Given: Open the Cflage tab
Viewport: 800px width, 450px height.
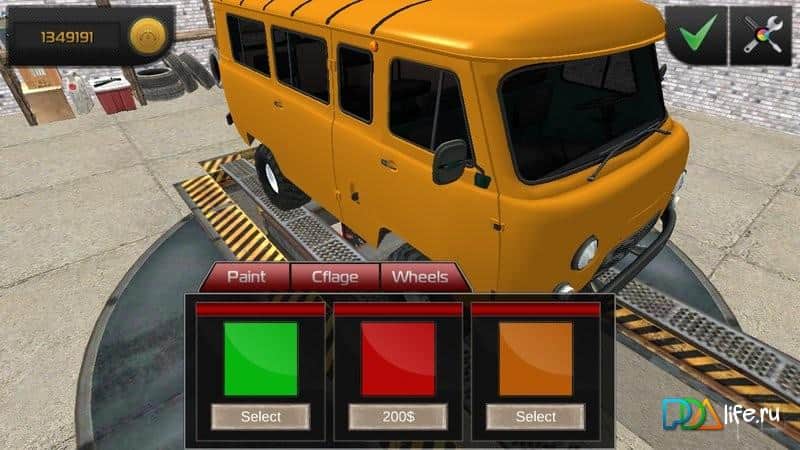Looking at the screenshot, I should tap(335, 276).
